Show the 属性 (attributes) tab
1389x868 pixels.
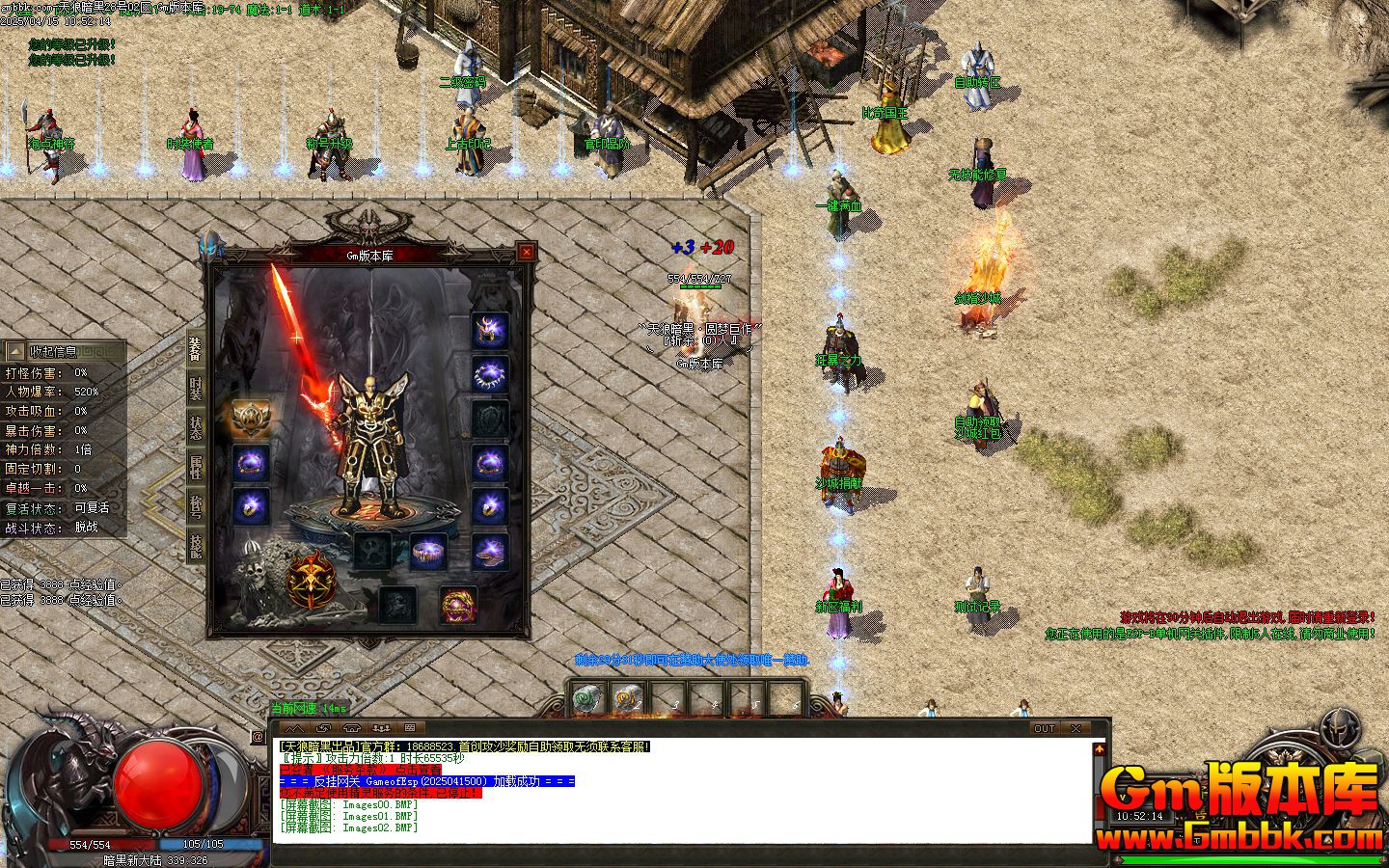point(195,467)
